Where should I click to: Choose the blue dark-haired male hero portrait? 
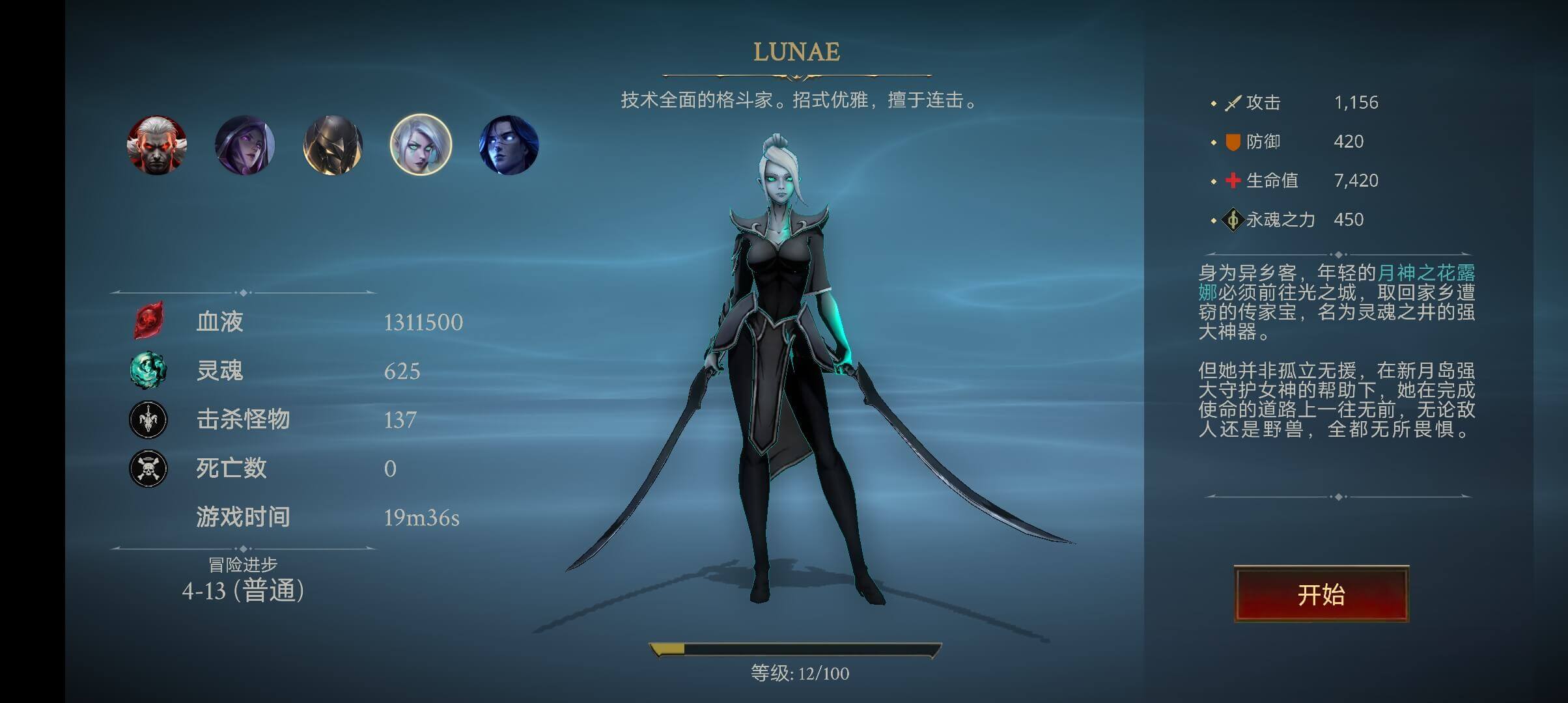[509, 145]
